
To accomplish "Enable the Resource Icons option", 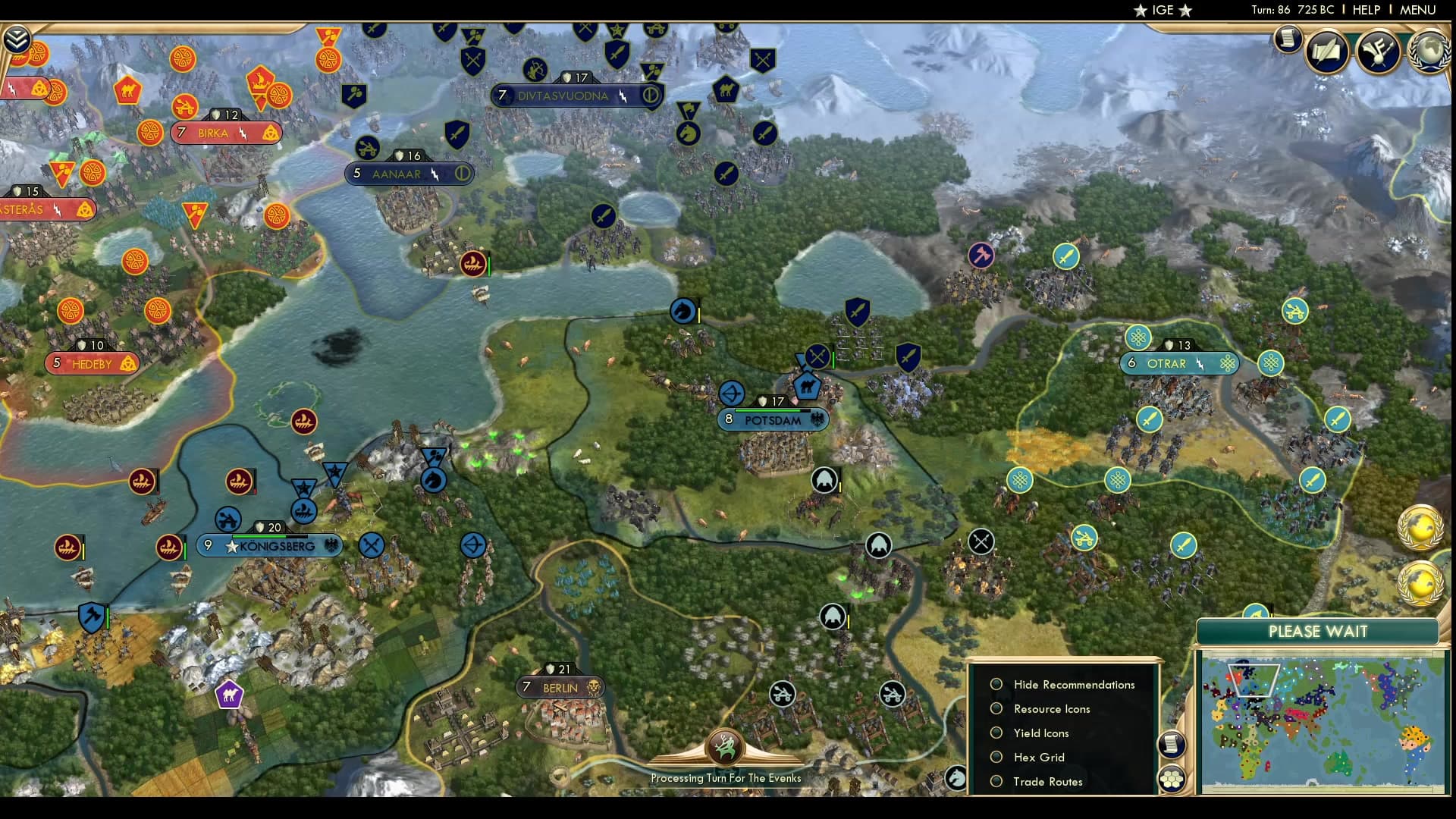I will tap(996, 709).
